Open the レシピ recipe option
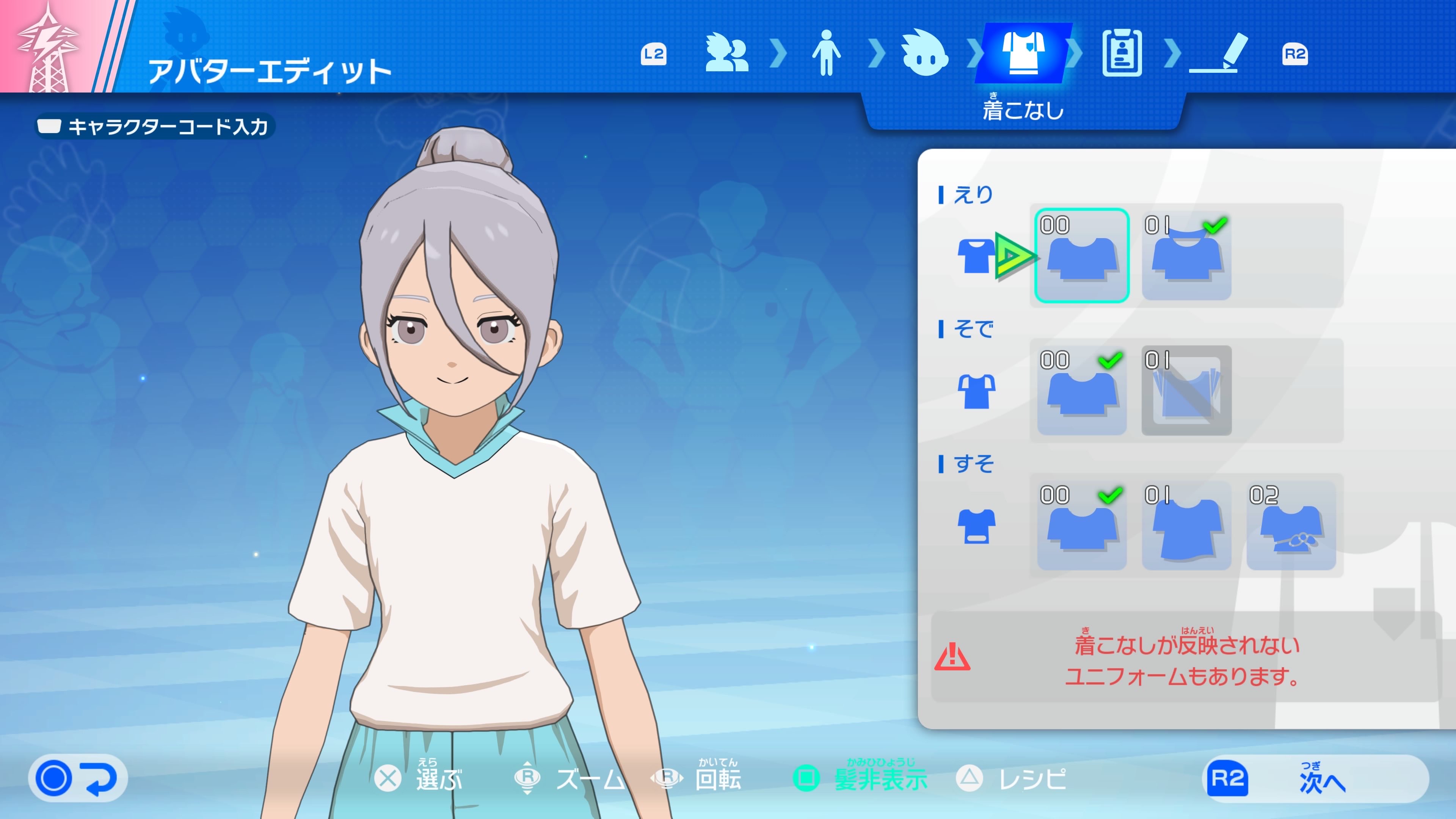This screenshot has width=1456, height=819. [x=1012, y=779]
